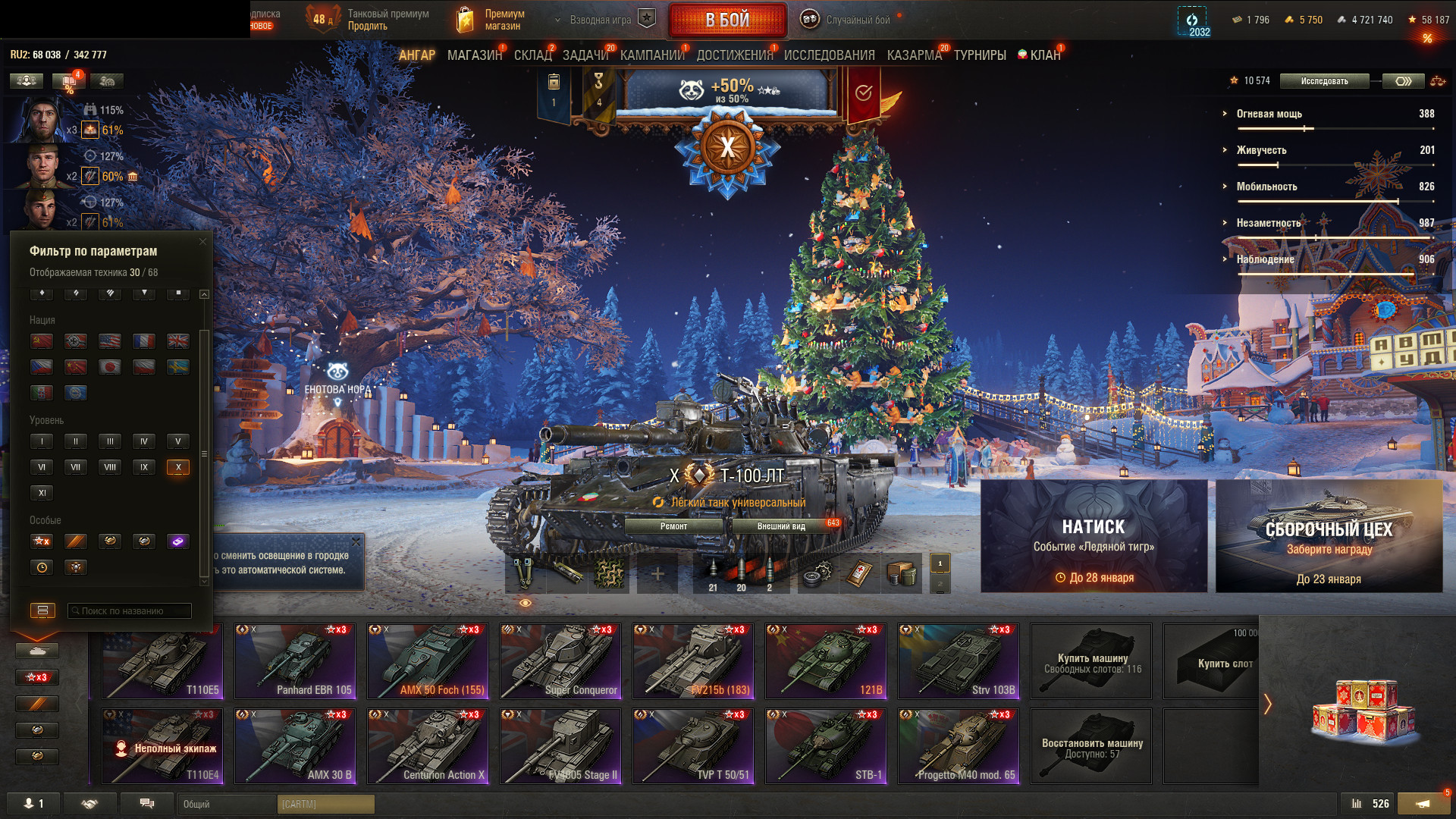Viewport: 1456px width, 819px height.
Task: Open Внешний вид customization
Action: pos(781,526)
